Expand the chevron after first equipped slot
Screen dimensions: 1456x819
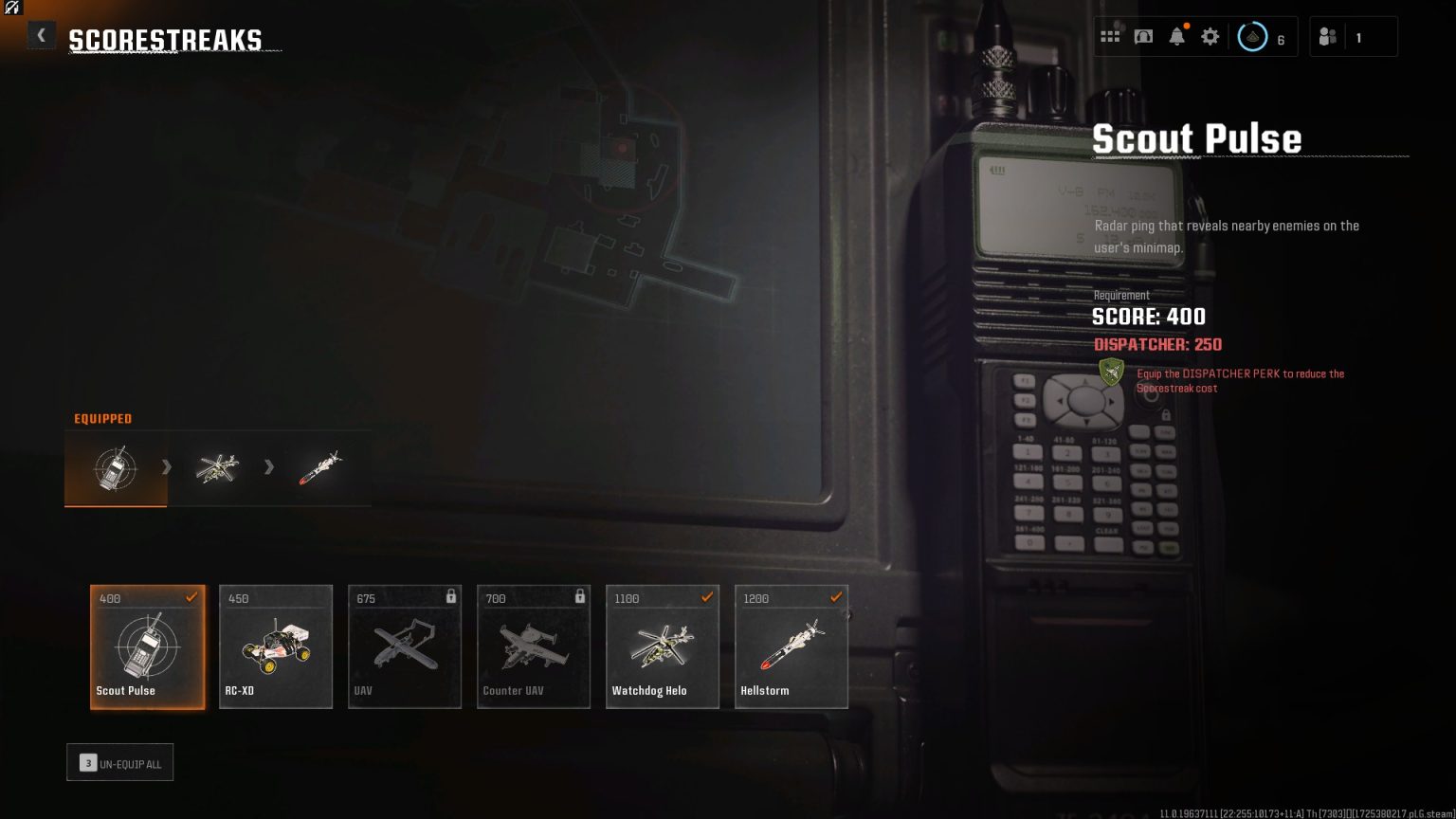167,466
